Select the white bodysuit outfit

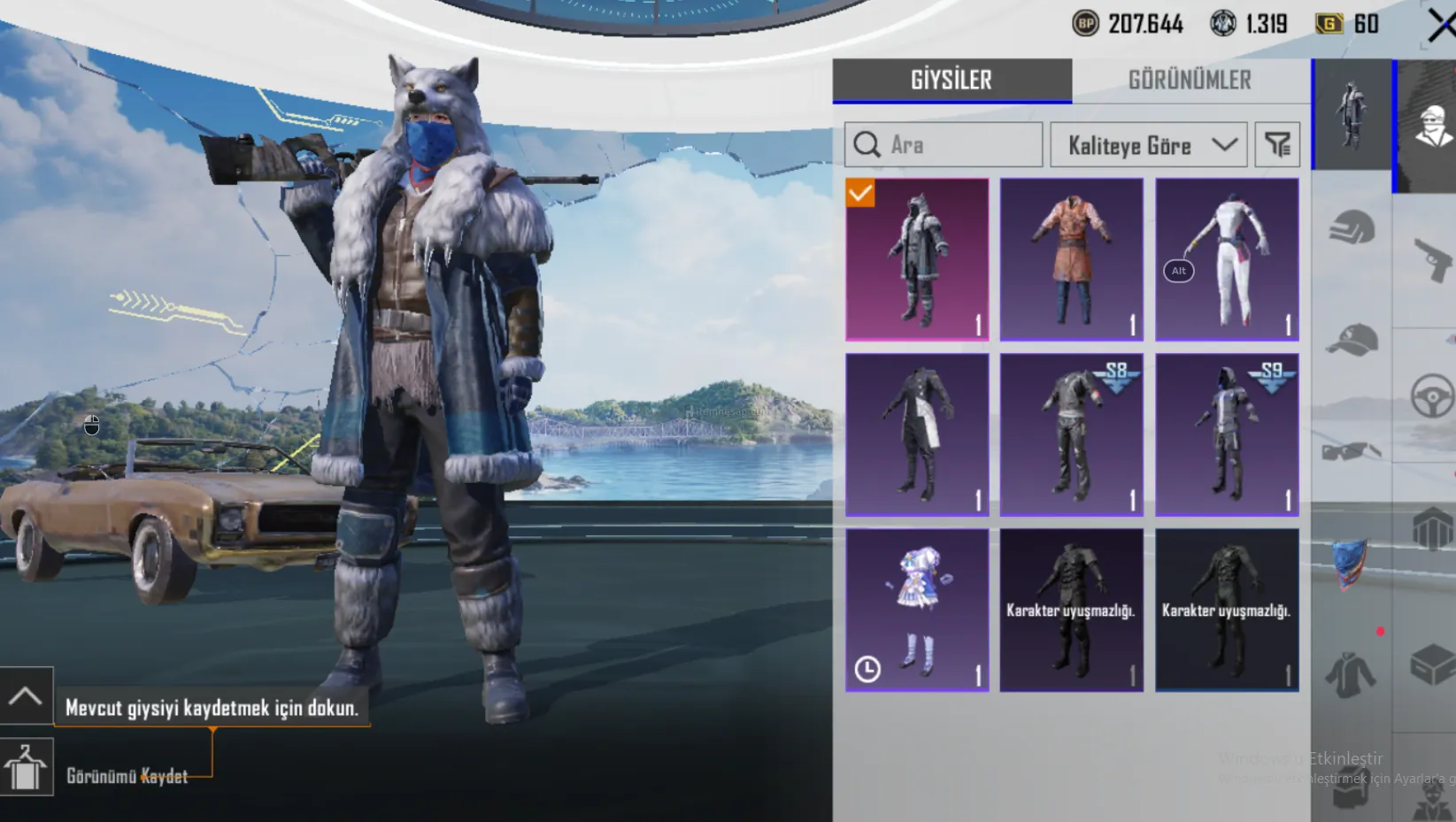coord(1227,259)
